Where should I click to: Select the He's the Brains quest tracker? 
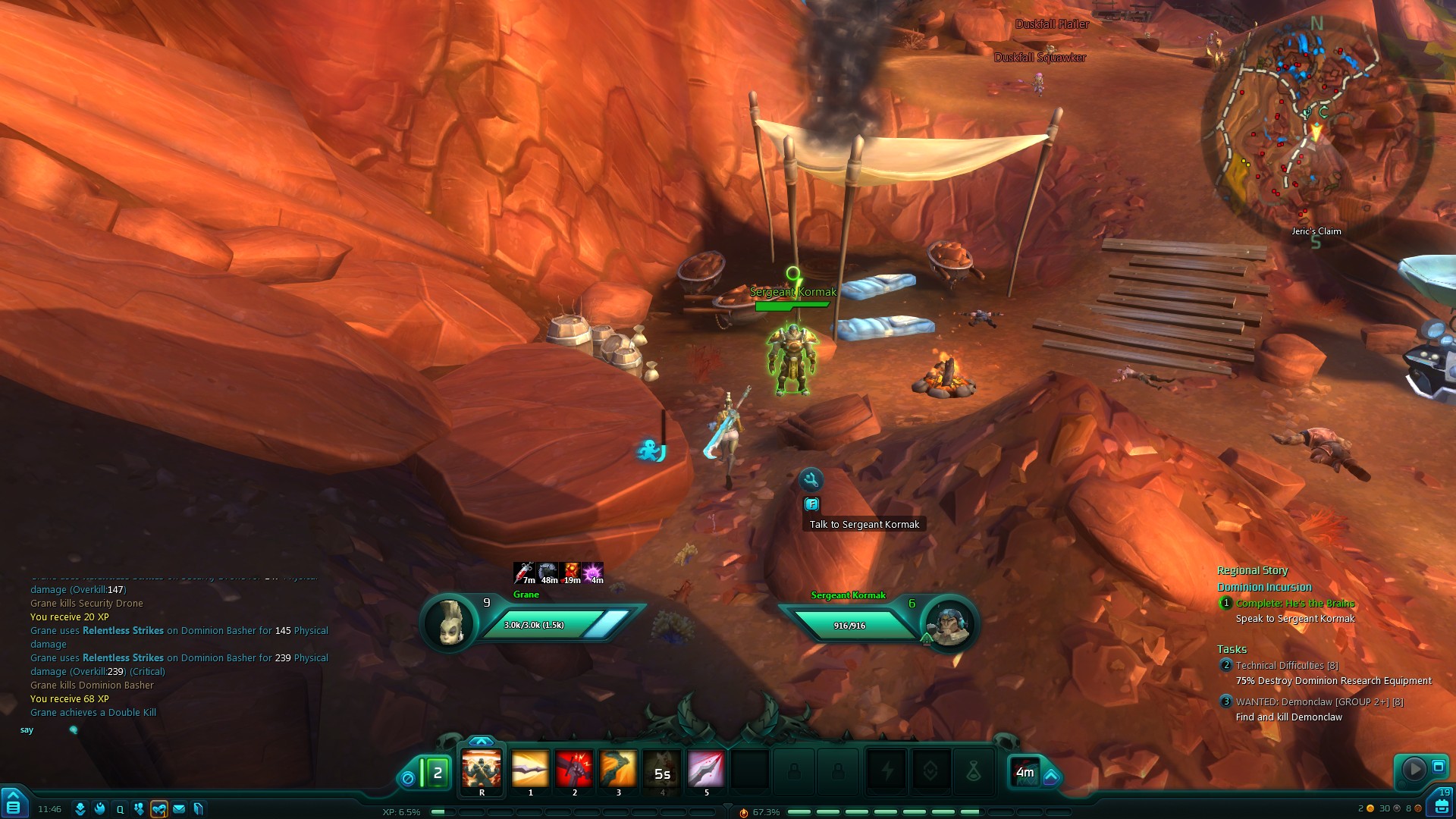(x=1294, y=604)
